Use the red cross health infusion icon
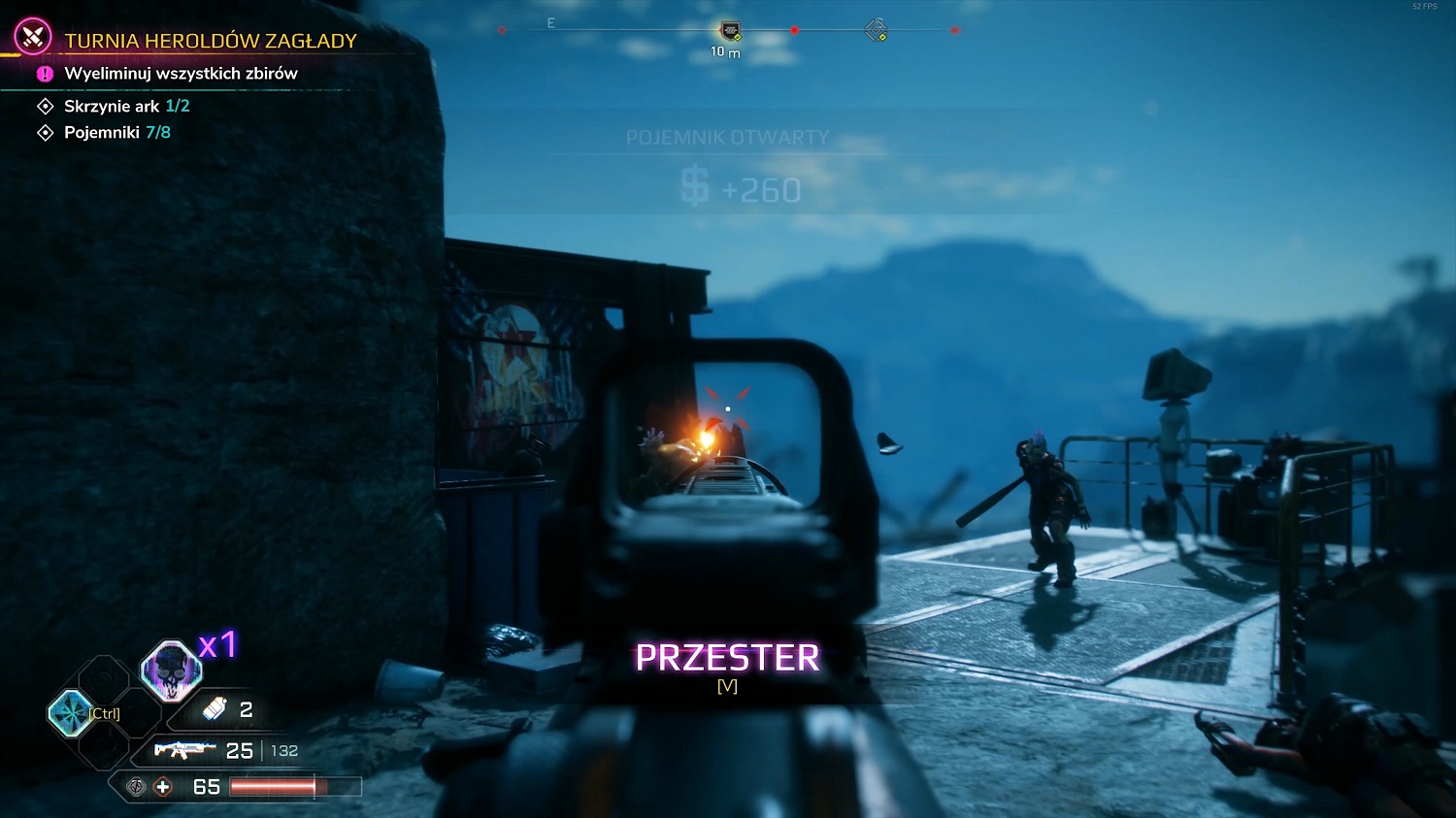 coord(163,787)
